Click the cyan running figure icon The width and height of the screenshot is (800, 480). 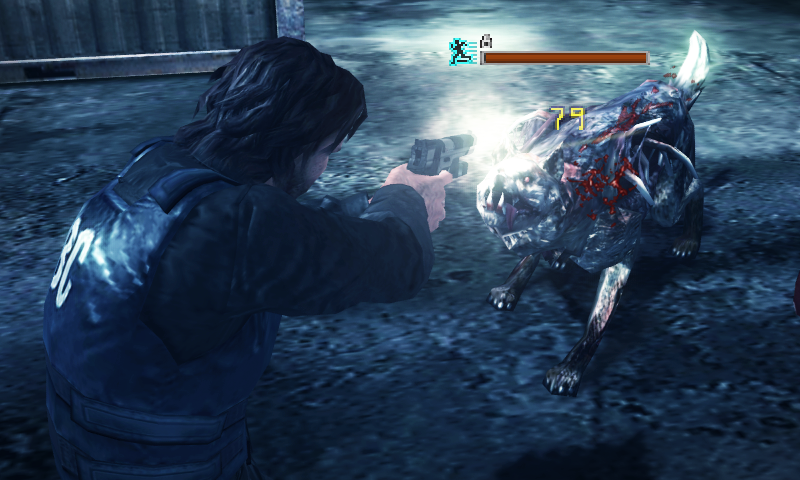[460, 51]
